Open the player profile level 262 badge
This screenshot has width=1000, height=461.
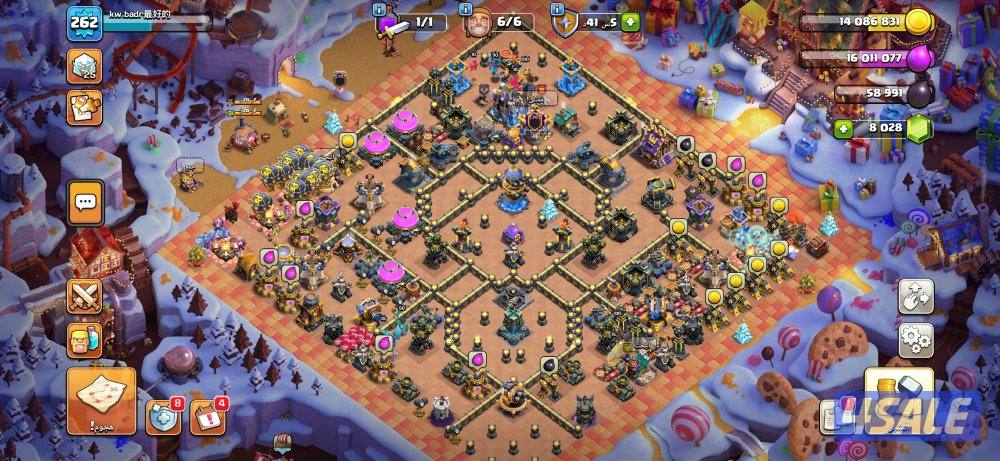pos(83,24)
